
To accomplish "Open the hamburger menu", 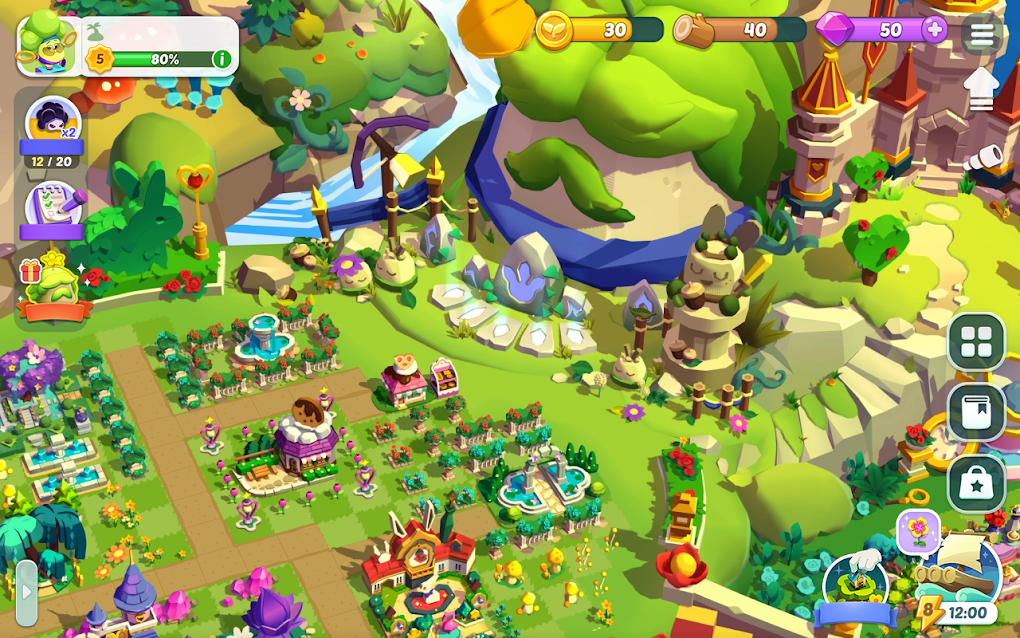I will click(982, 33).
